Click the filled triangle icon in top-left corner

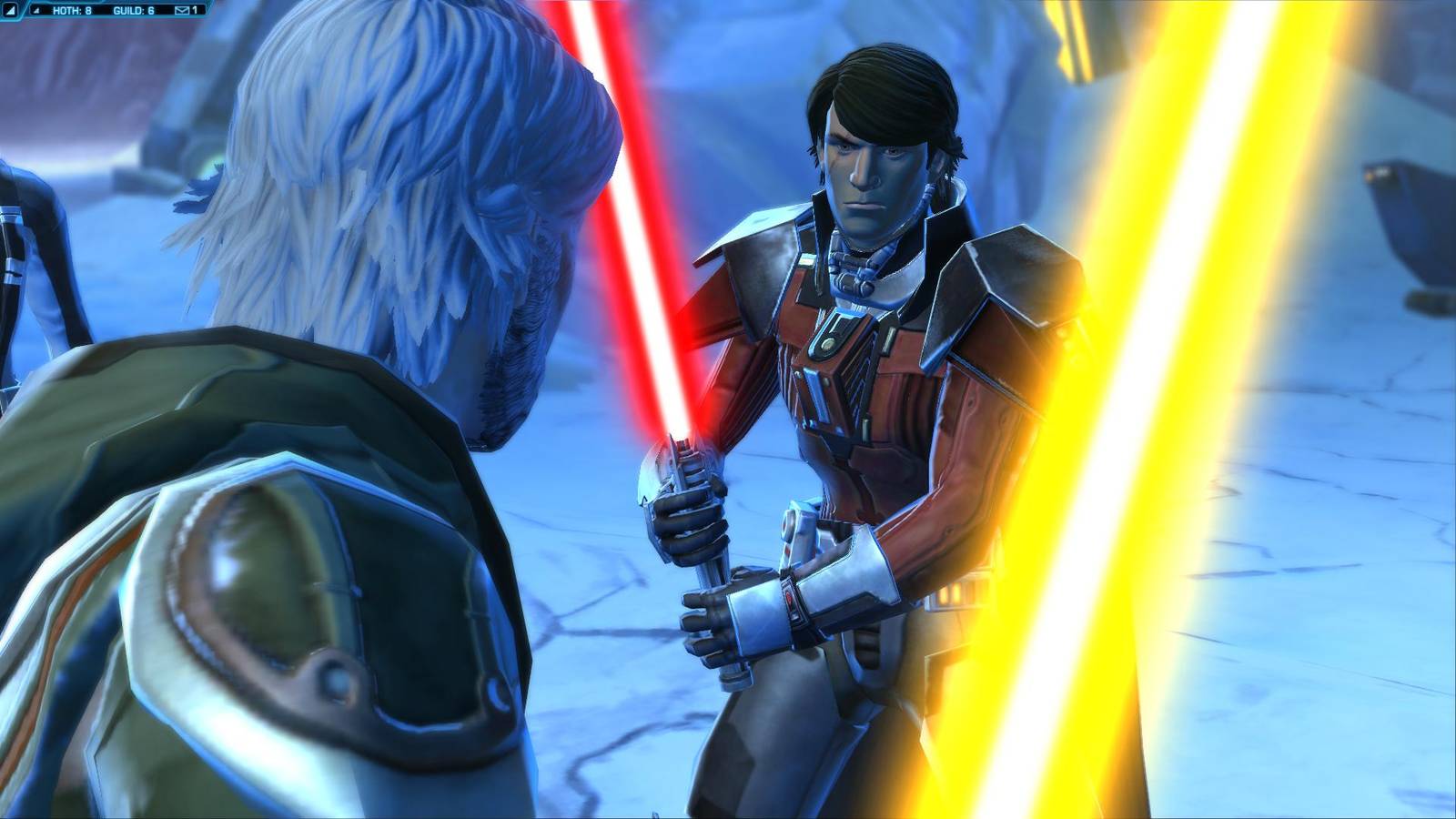pyautogui.click(x=11, y=8)
